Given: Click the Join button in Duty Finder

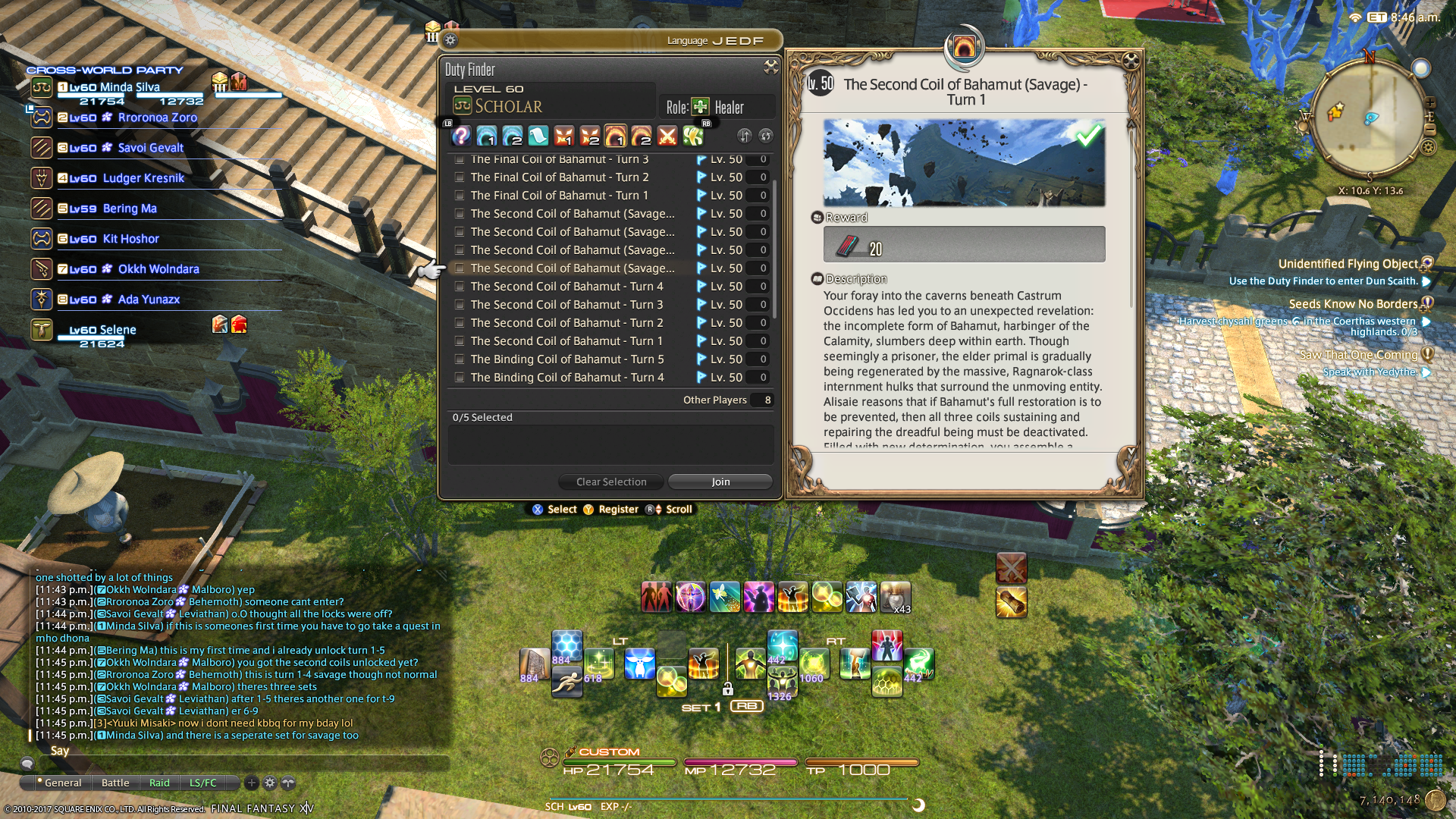Looking at the screenshot, I should point(720,482).
